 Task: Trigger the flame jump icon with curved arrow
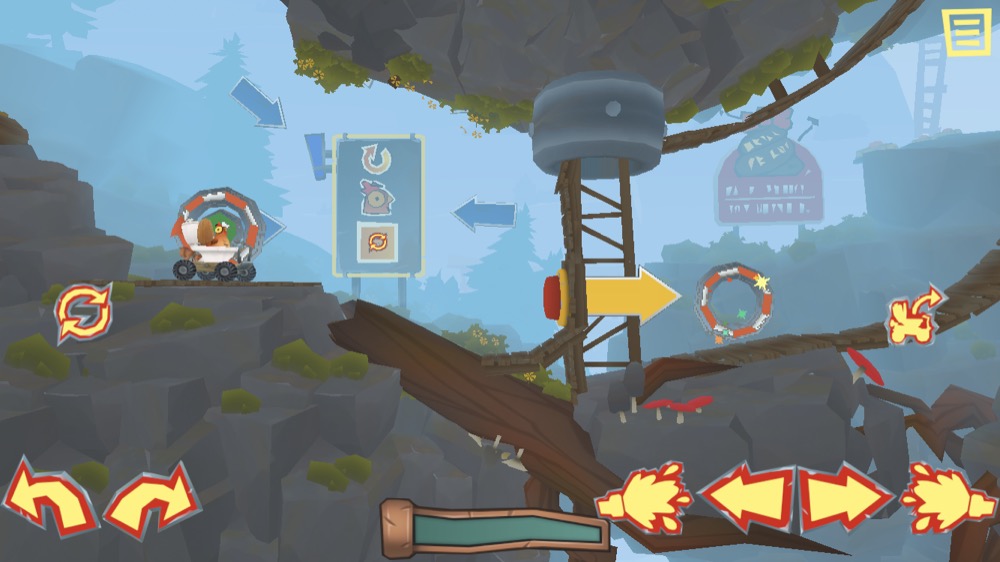[x=915, y=316]
